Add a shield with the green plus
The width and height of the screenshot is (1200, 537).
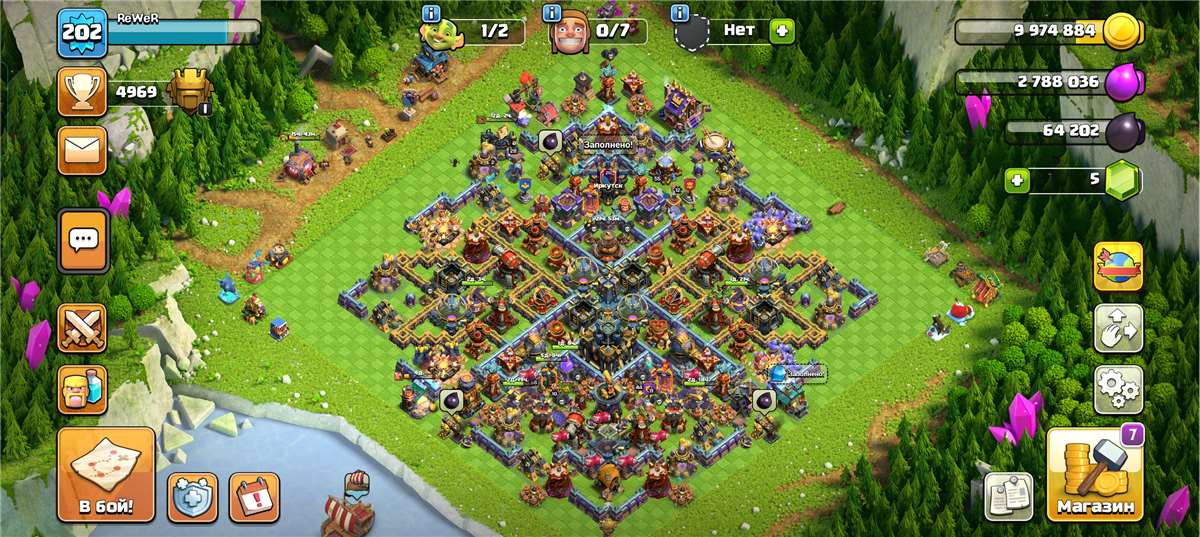[780, 31]
